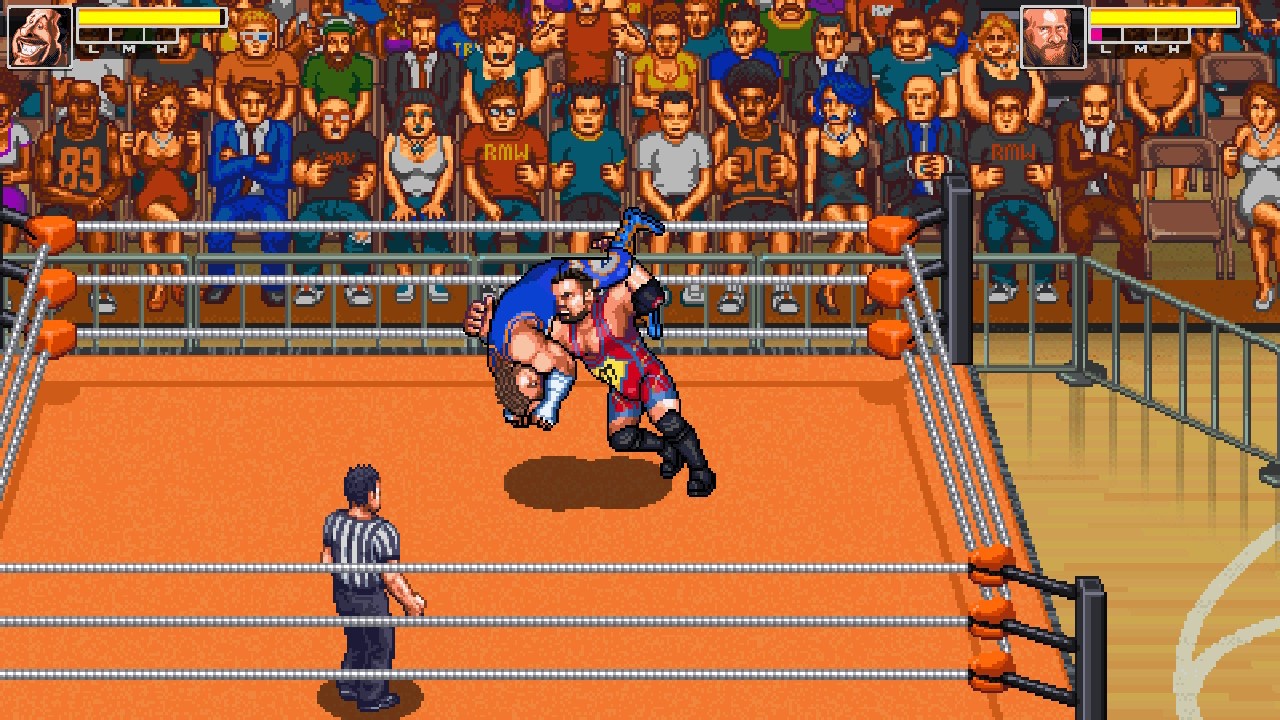Screen dimensions: 1280x720
Task: Click the right player's pink momentum bar fill
Action: pyautogui.click(x=1094, y=35)
